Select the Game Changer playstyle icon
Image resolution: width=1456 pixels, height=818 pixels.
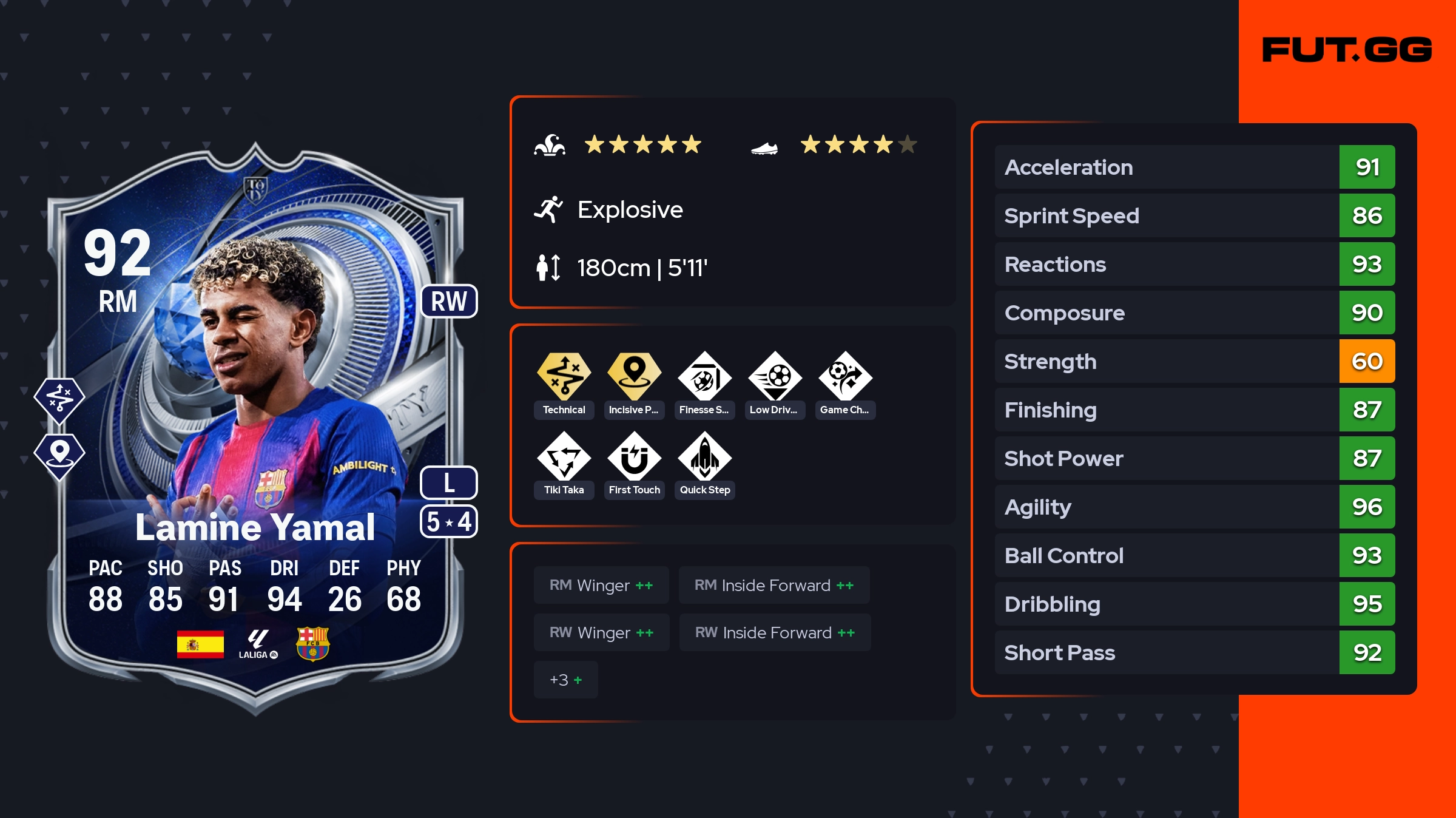[845, 377]
